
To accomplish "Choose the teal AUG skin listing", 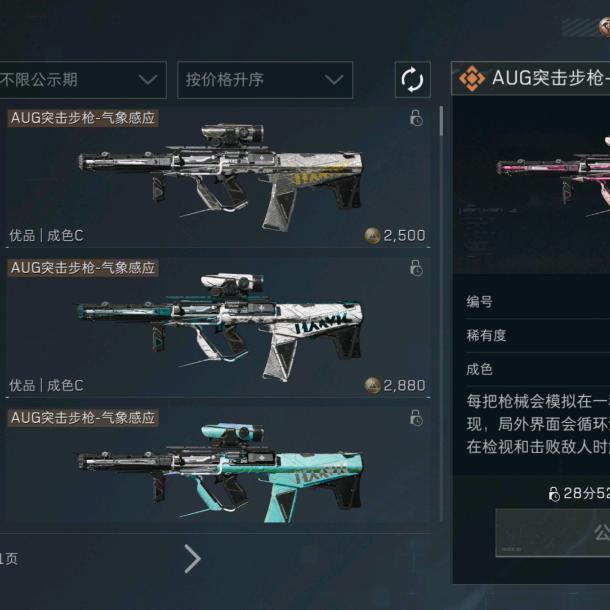I will pyautogui.click(x=218, y=465).
